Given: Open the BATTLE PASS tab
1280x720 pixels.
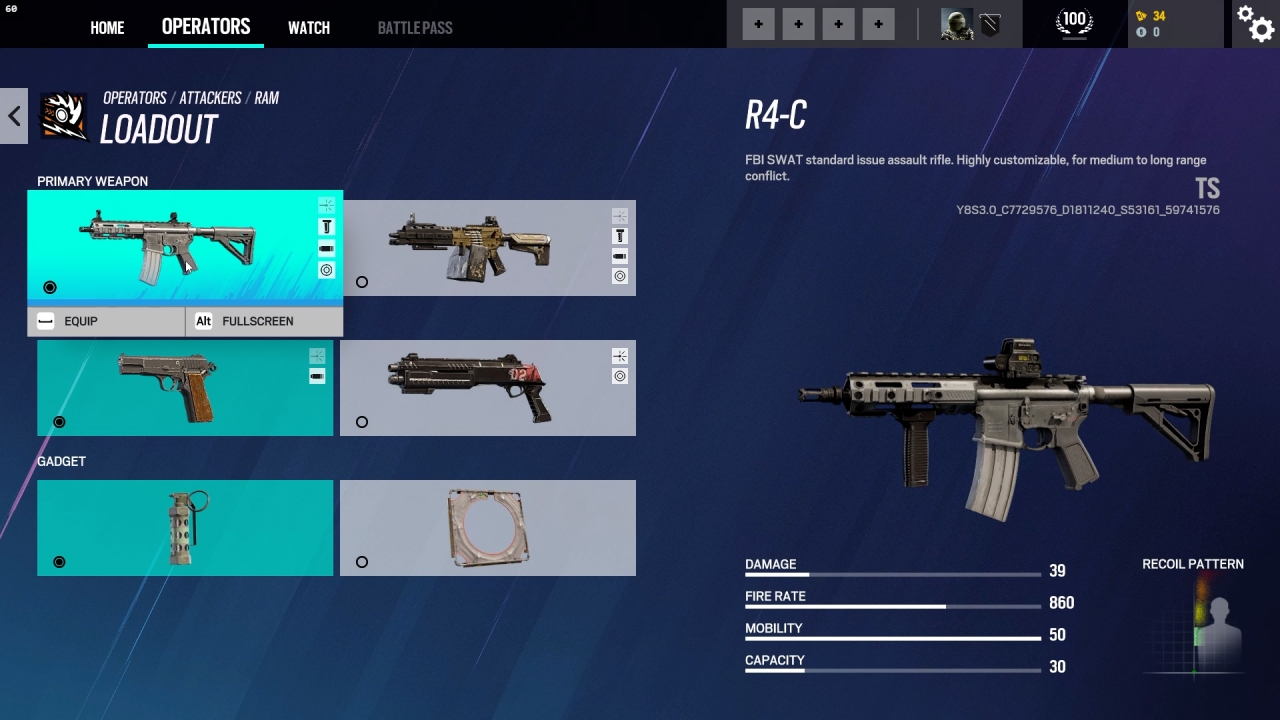Looking at the screenshot, I should 415,28.
